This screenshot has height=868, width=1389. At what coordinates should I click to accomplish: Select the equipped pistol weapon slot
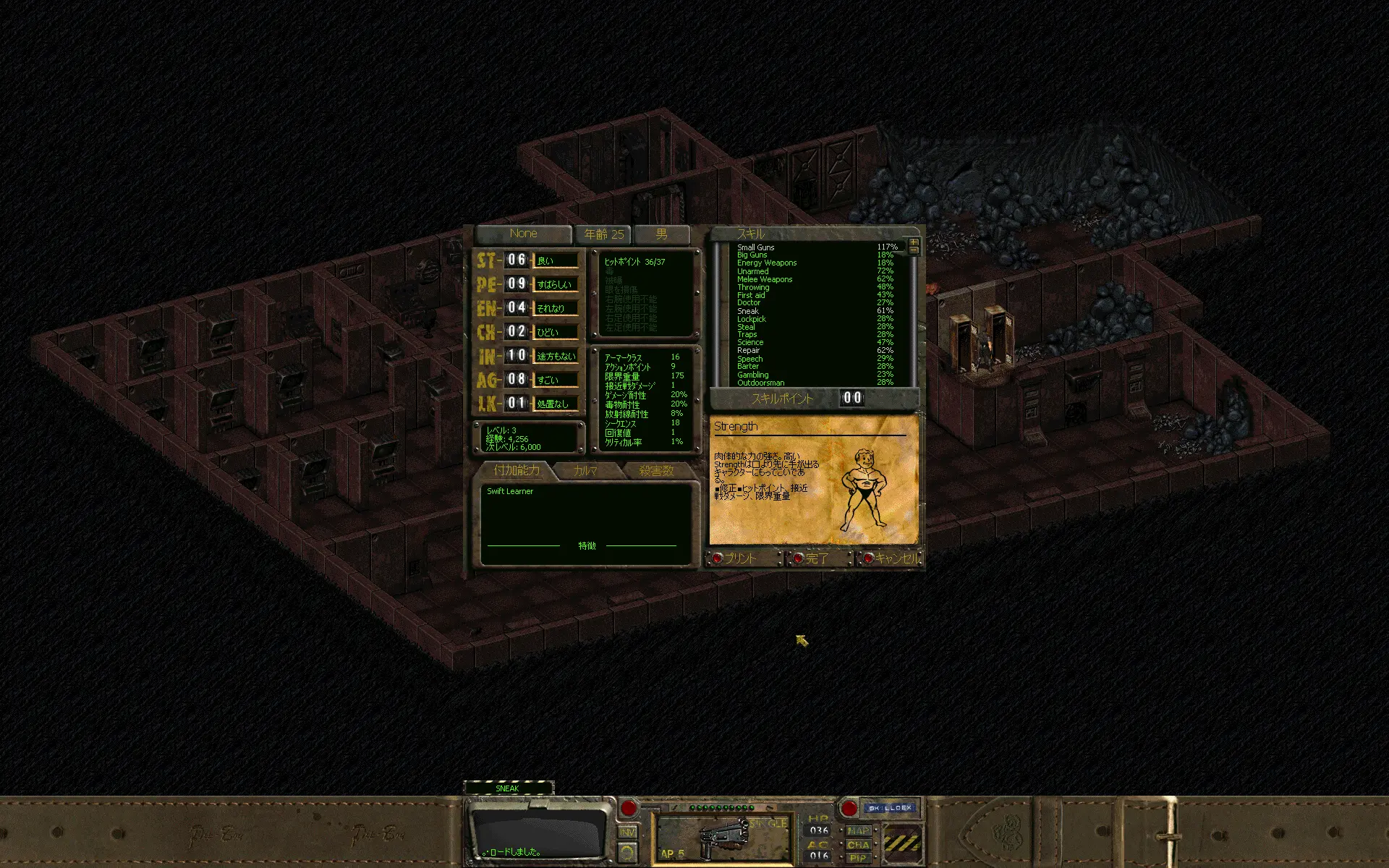pyautogui.click(x=721, y=837)
